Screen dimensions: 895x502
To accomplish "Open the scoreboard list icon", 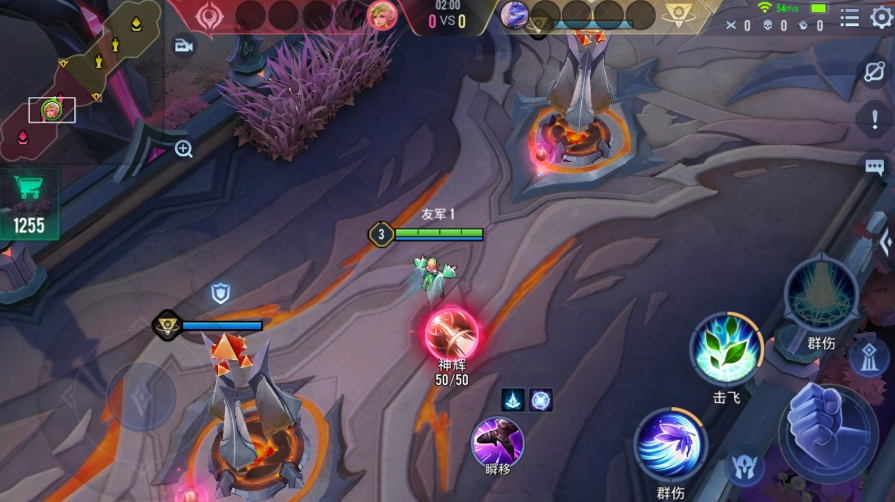I will click(849, 18).
